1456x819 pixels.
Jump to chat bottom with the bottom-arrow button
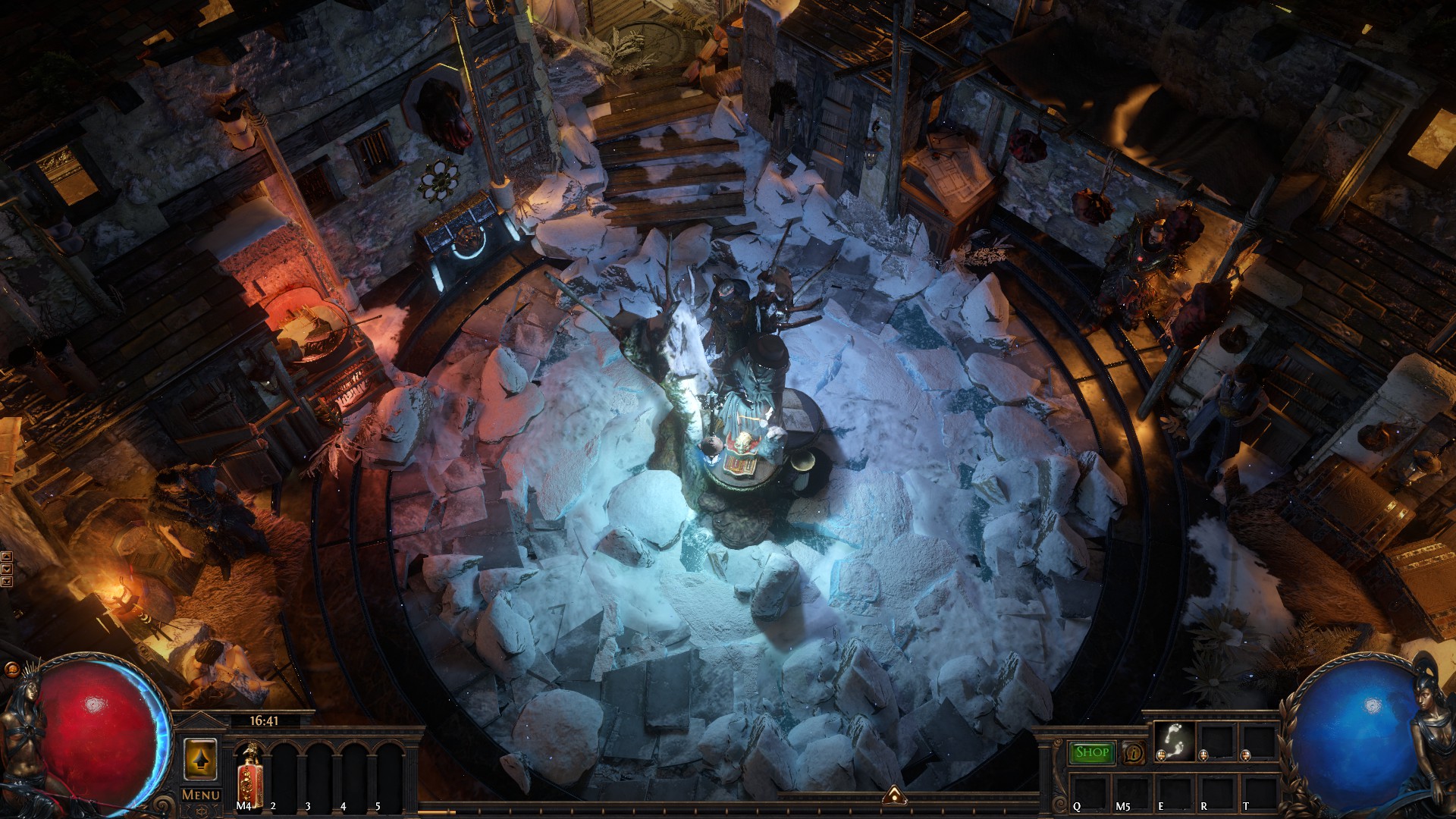tap(7, 582)
